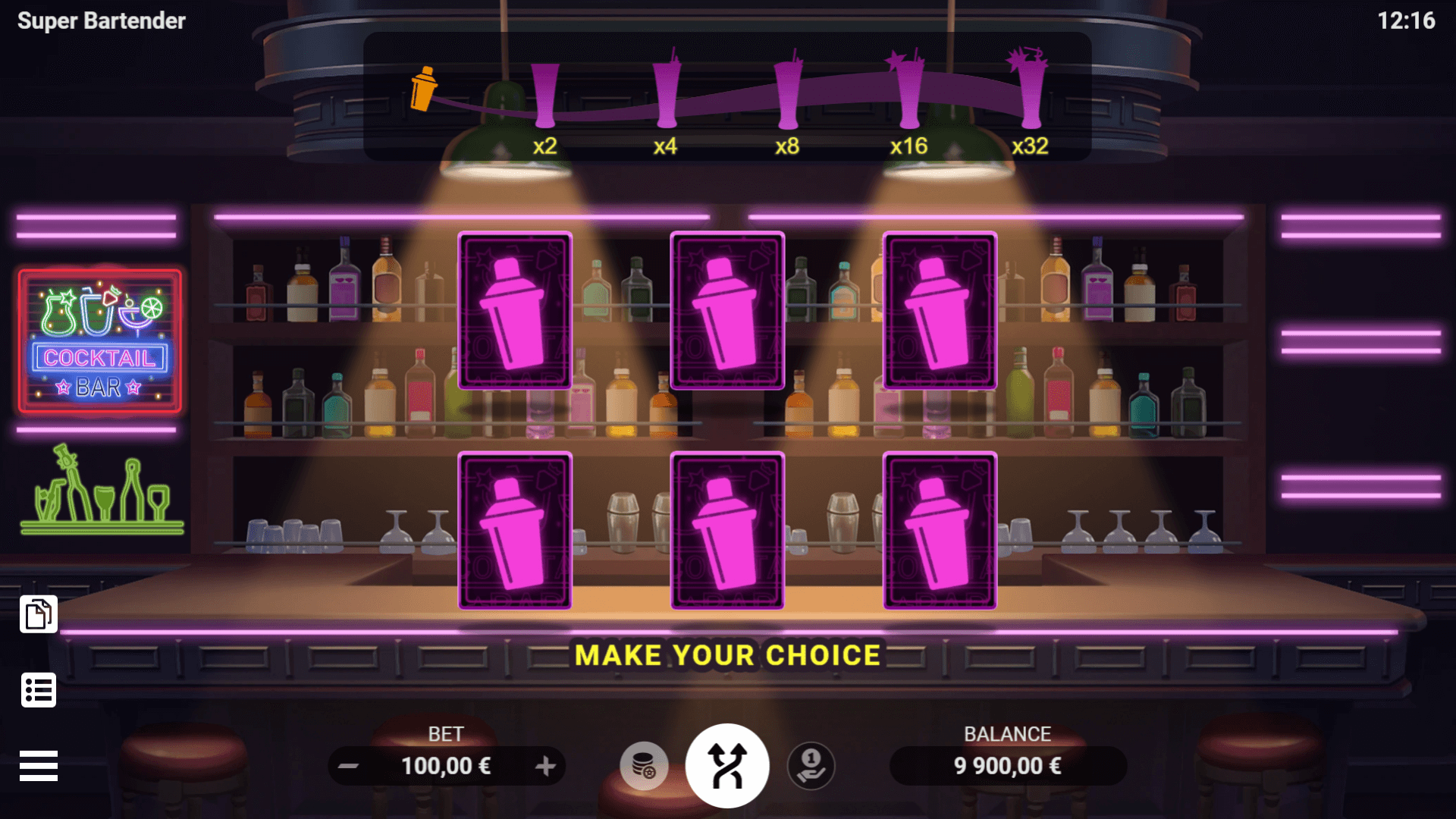Click the coin-in-hand collect button

(x=811, y=766)
